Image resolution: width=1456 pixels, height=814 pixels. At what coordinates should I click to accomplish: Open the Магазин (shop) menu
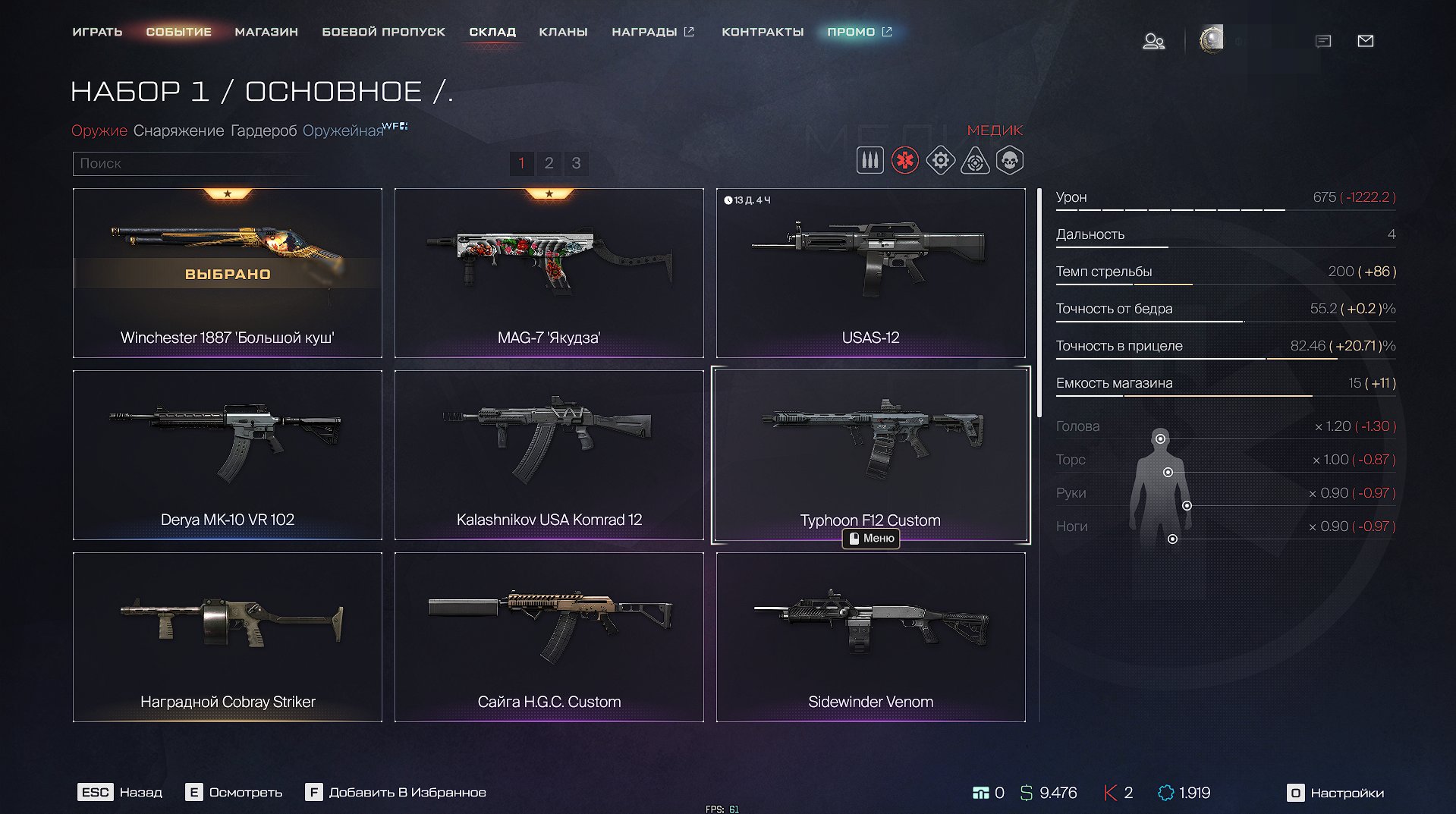point(266,32)
